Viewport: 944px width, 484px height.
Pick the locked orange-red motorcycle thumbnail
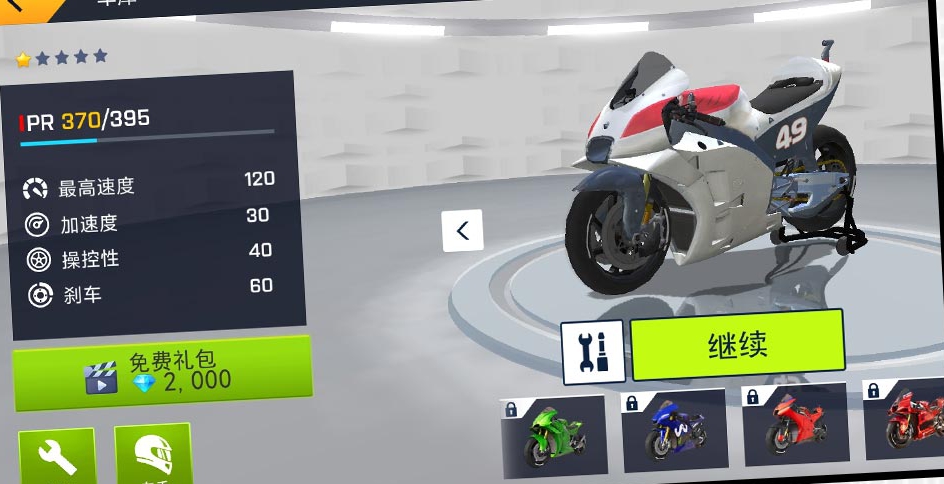coord(794,424)
